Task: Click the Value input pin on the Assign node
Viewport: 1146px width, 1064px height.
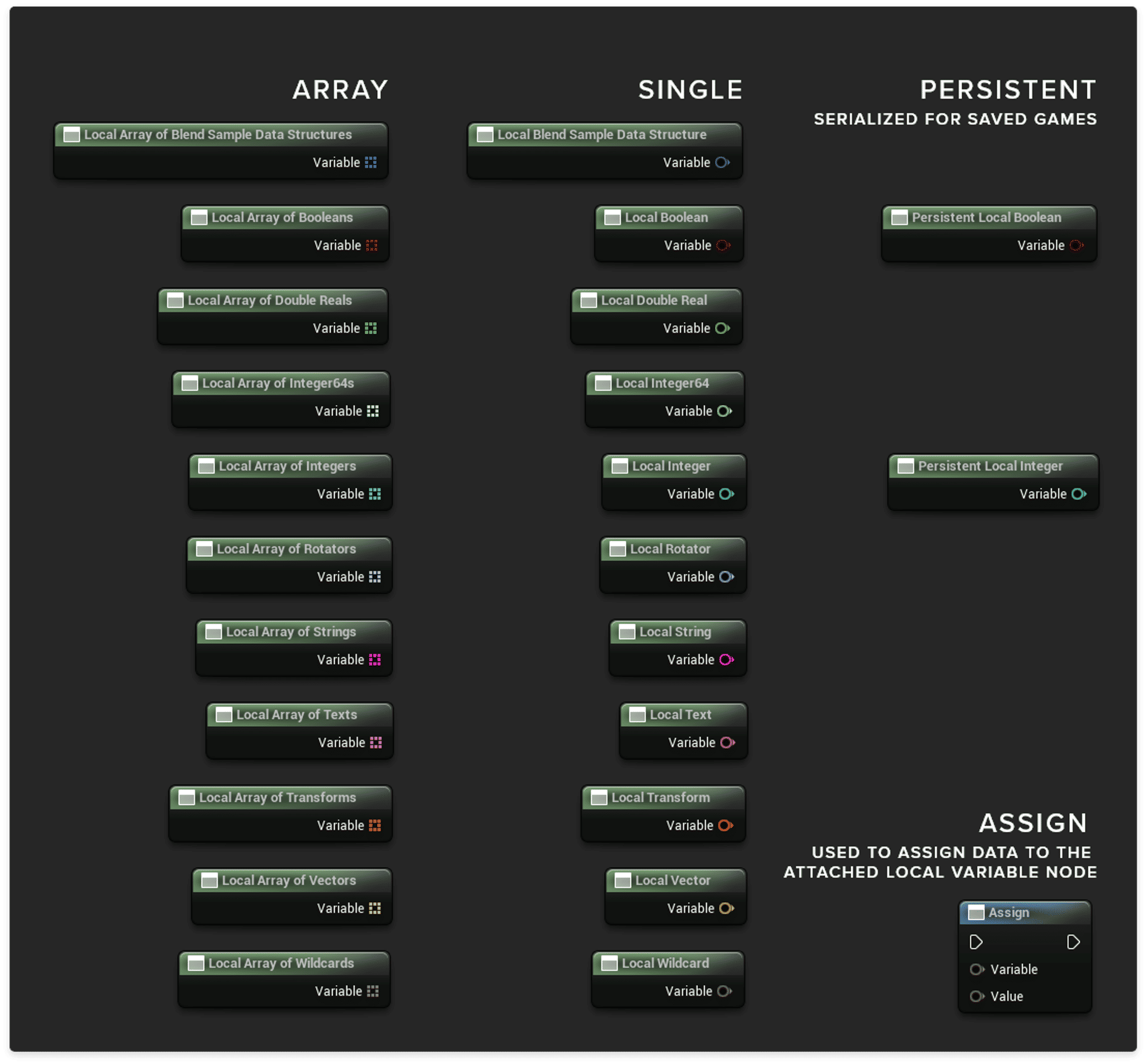Action: click(977, 997)
